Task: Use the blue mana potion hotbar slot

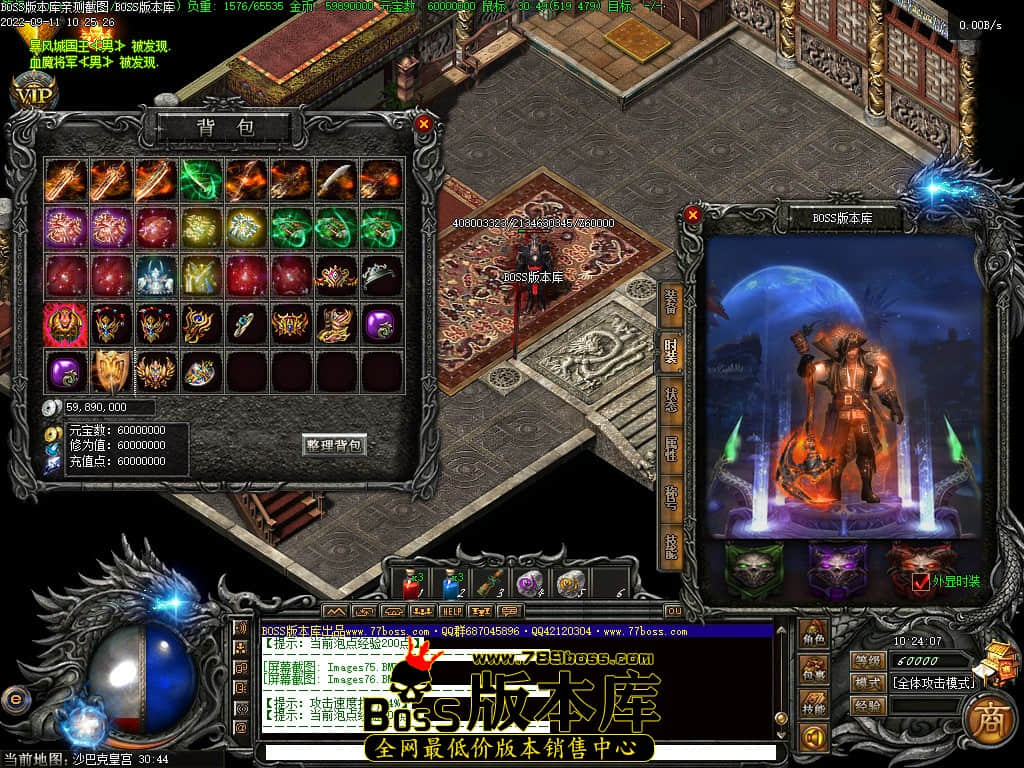Action: click(451, 582)
